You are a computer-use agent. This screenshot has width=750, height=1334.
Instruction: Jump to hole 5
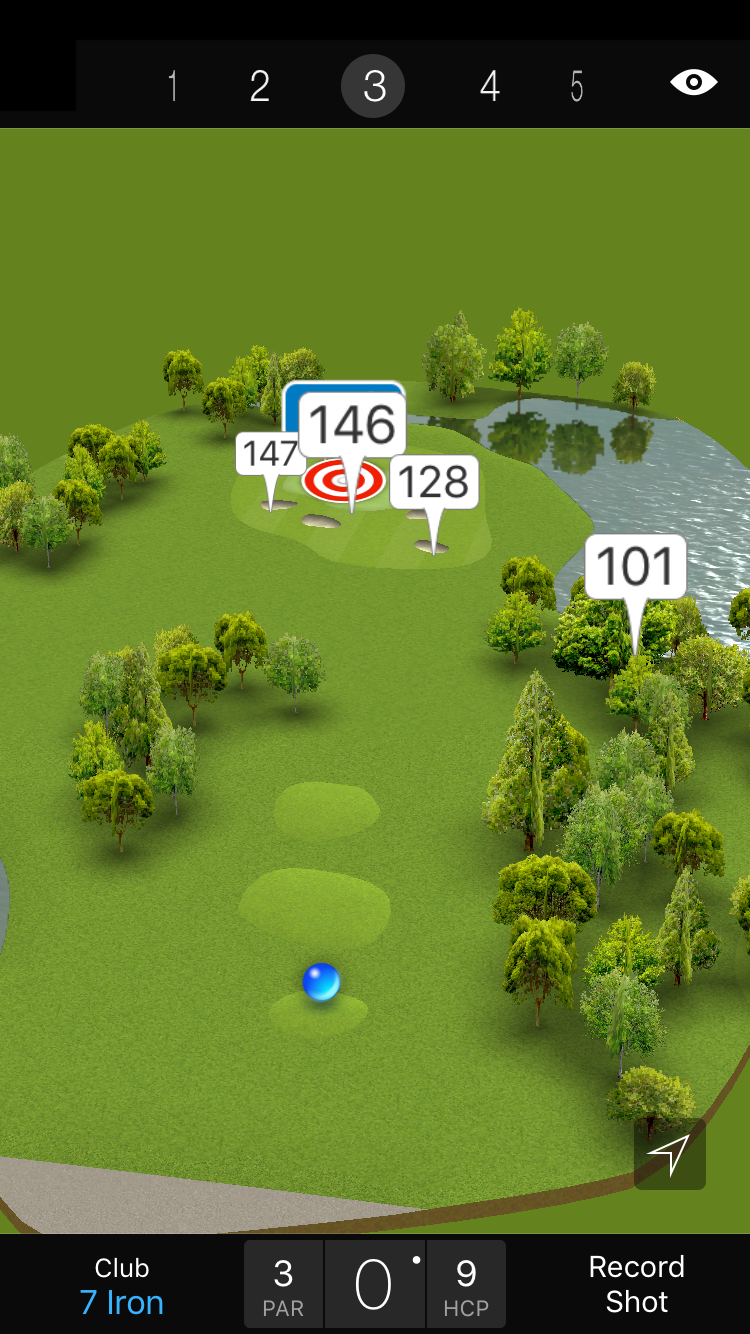(x=577, y=87)
